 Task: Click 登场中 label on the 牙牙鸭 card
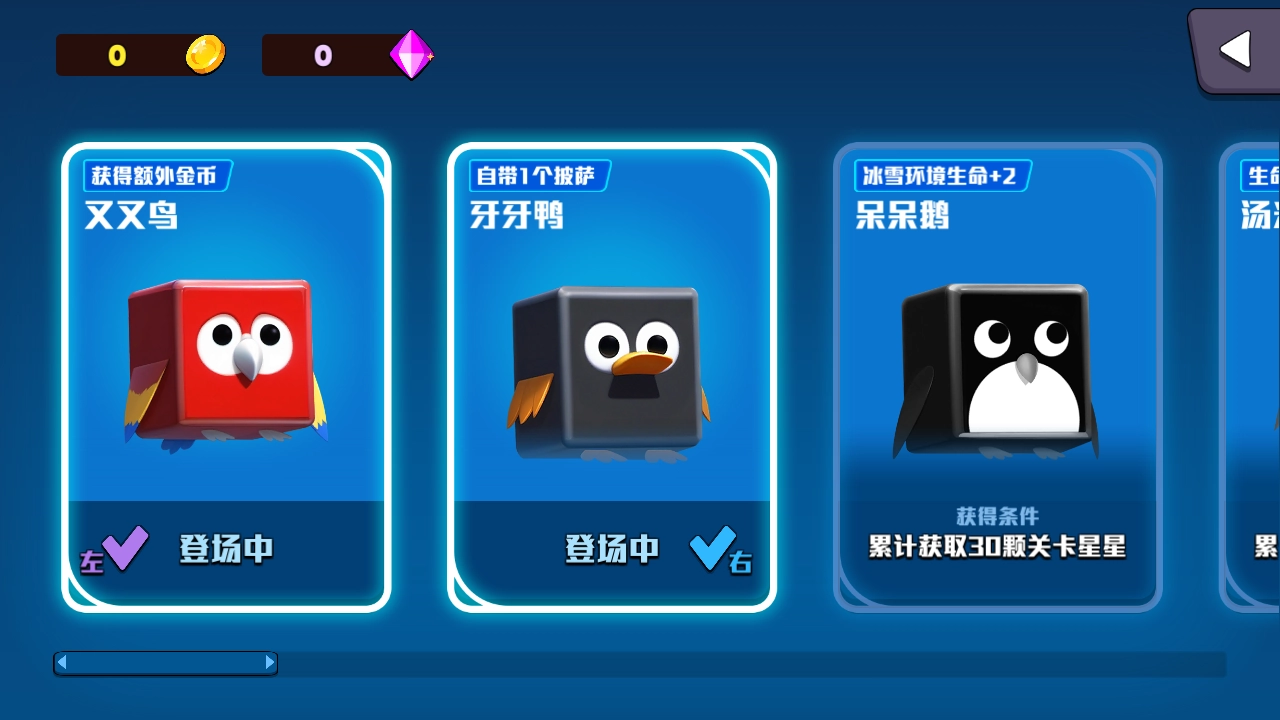pyautogui.click(x=612, y=548)
